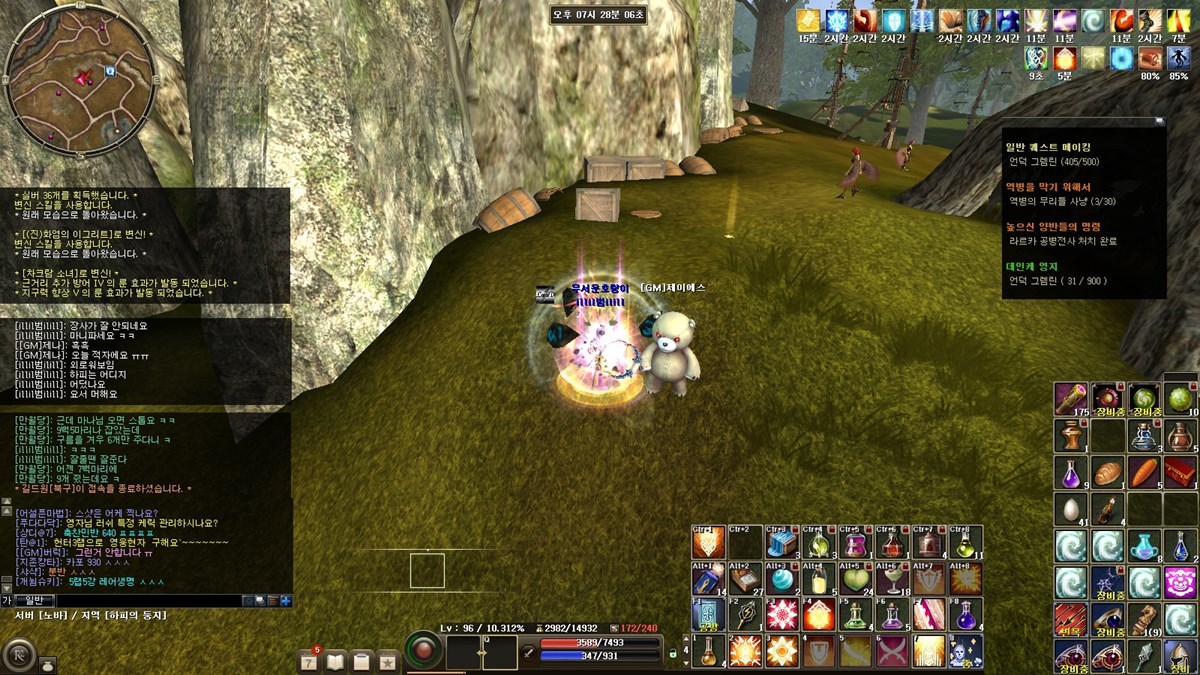The image size is (1200, 675).
Task: Use the green potion in Ctrl+8 slot
Action: 966,543
